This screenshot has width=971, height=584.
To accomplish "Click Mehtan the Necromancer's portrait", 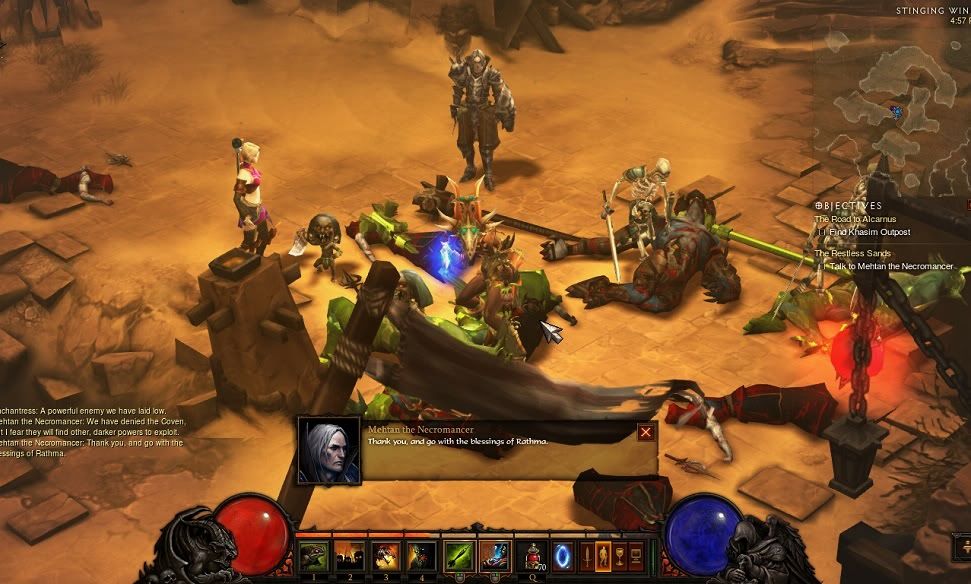I will coord(329,450).
